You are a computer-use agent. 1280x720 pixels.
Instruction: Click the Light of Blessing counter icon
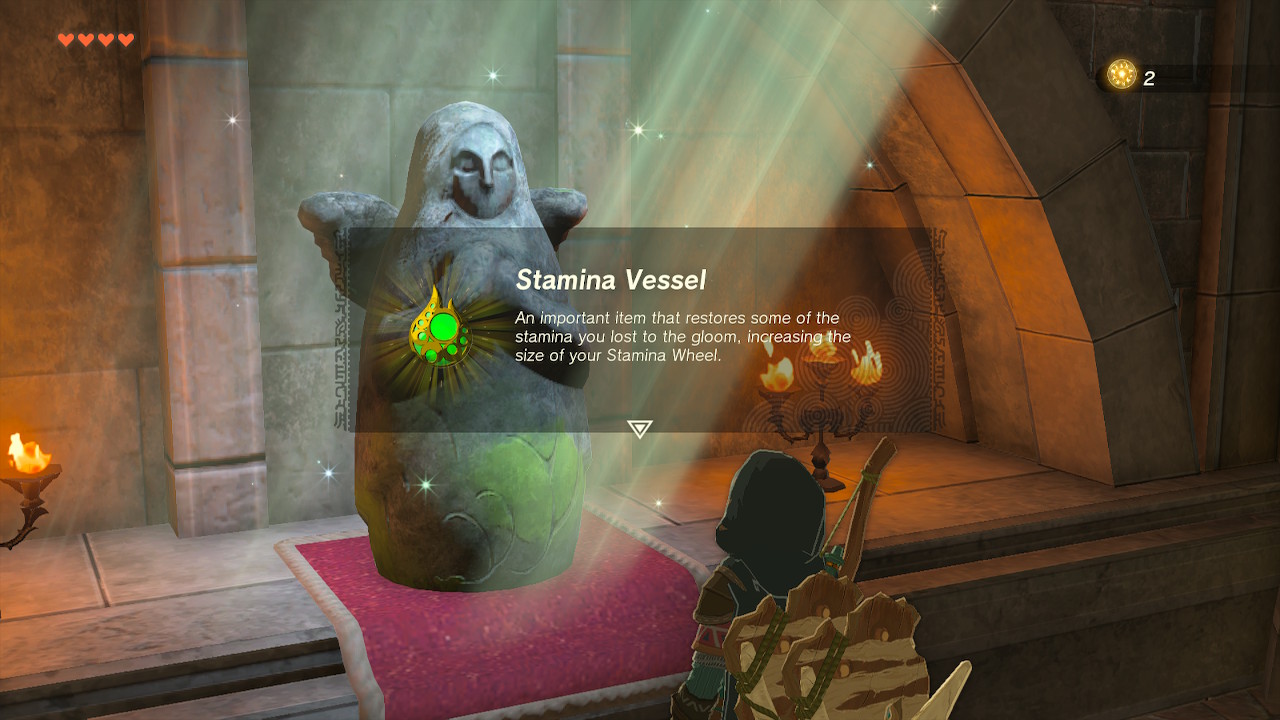coord(1122,75)
